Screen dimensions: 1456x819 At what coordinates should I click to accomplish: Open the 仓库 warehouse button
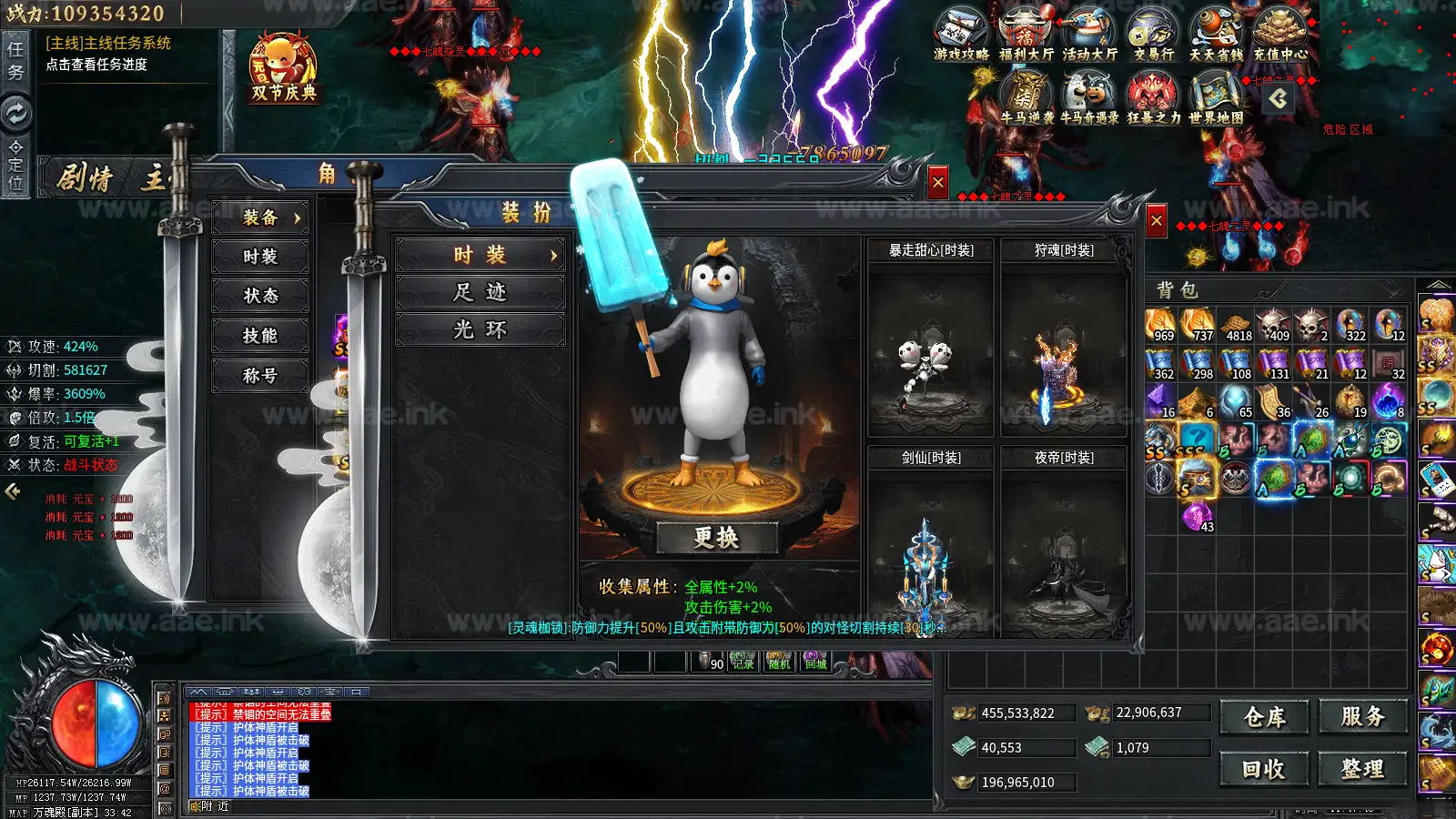pos(1264,717)
